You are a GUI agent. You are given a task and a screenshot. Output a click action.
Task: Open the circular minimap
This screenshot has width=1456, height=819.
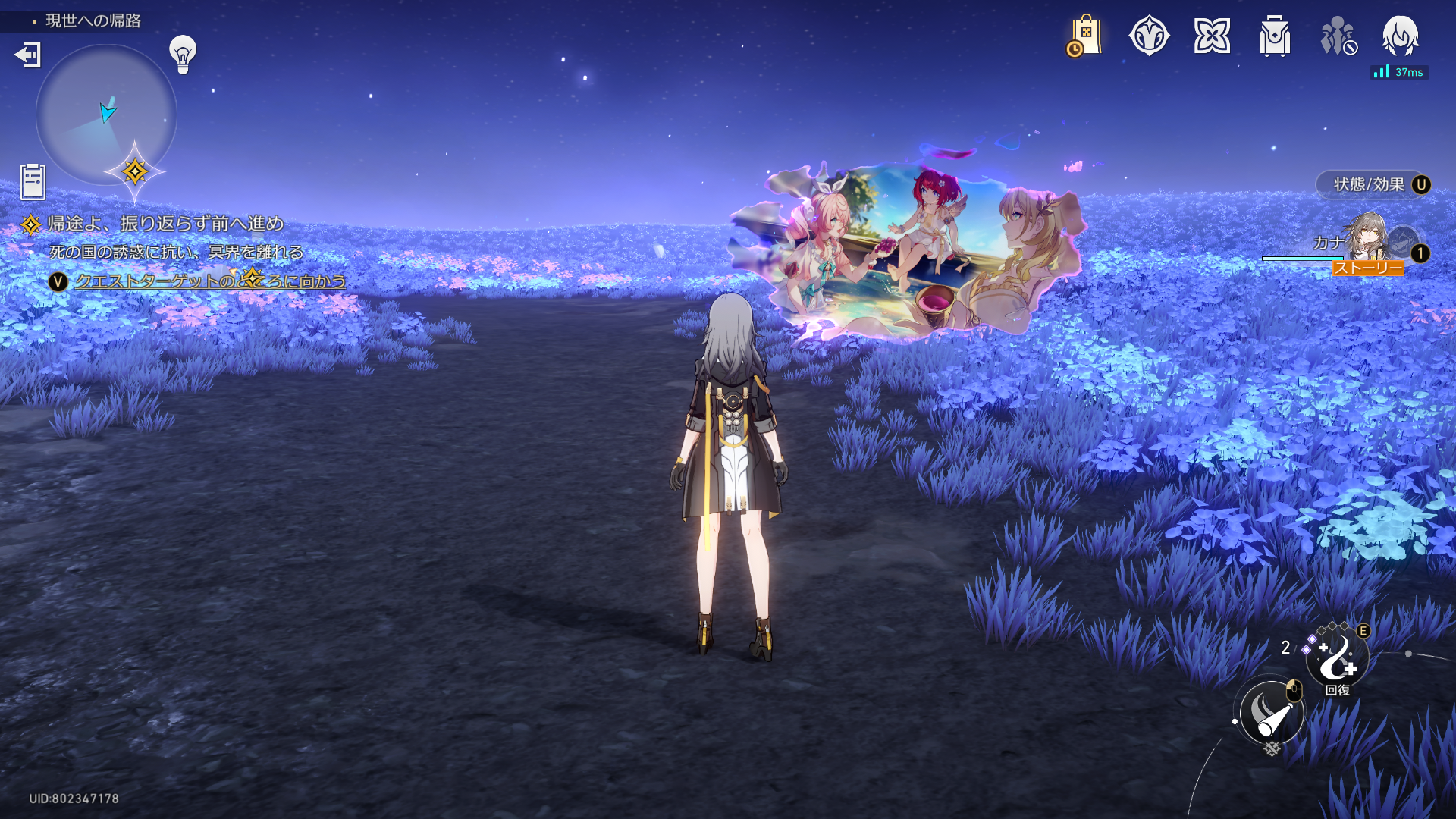pyautogui.click(x=106, y=115)
